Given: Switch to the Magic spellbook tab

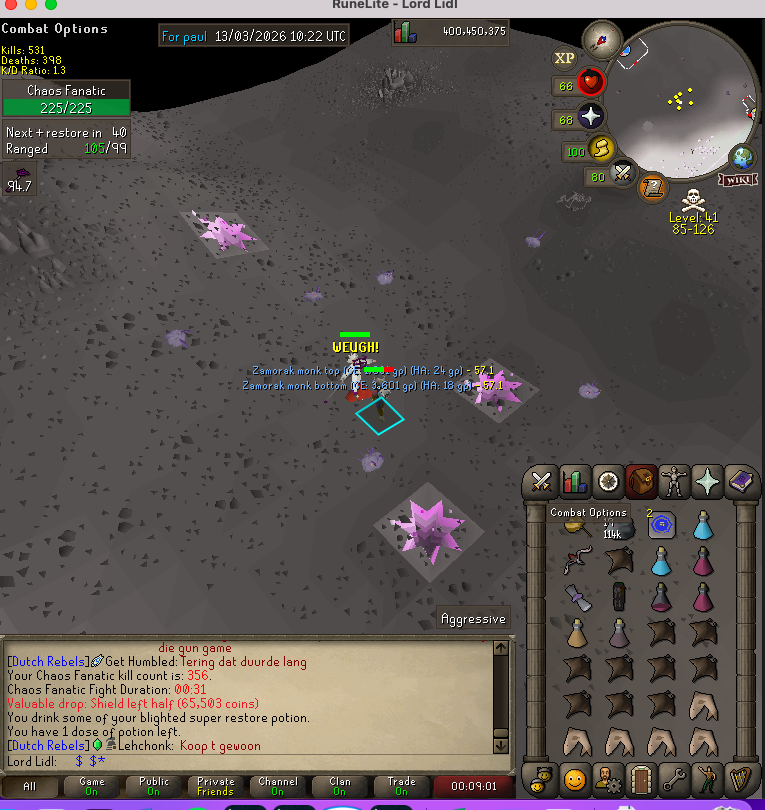Looking at the screenshot, I should (741, 482).
